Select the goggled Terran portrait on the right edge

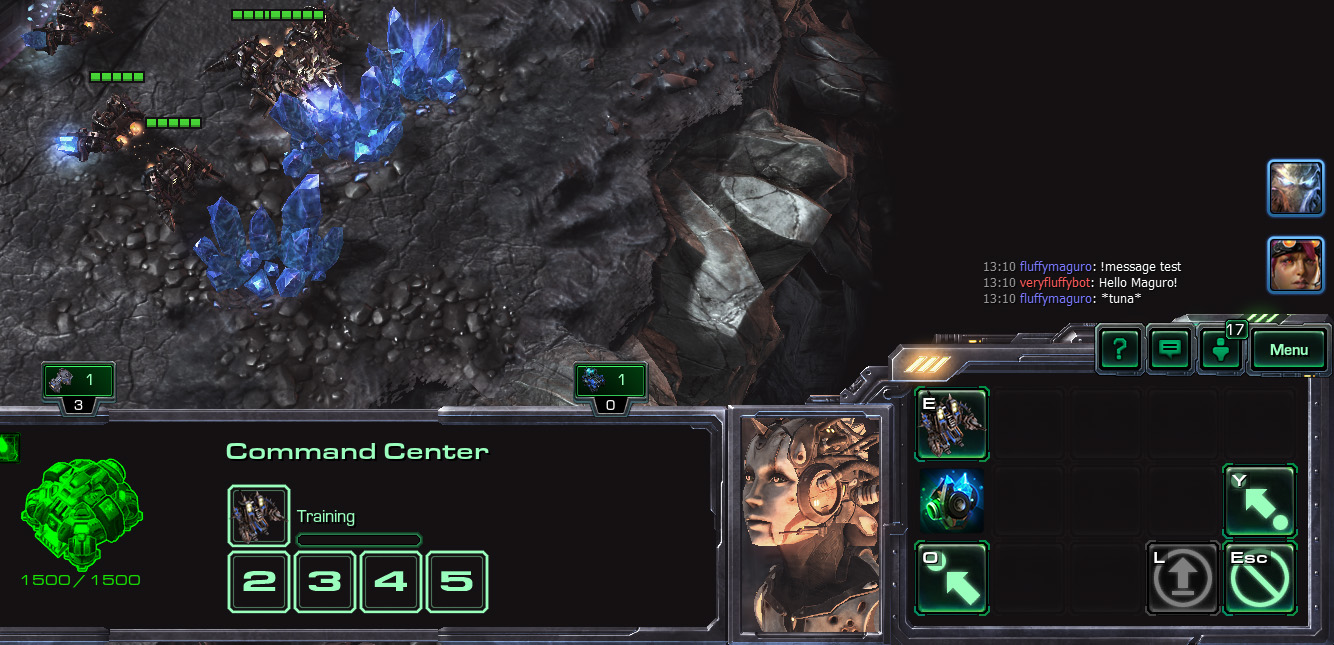click(x=1296, y=265)
